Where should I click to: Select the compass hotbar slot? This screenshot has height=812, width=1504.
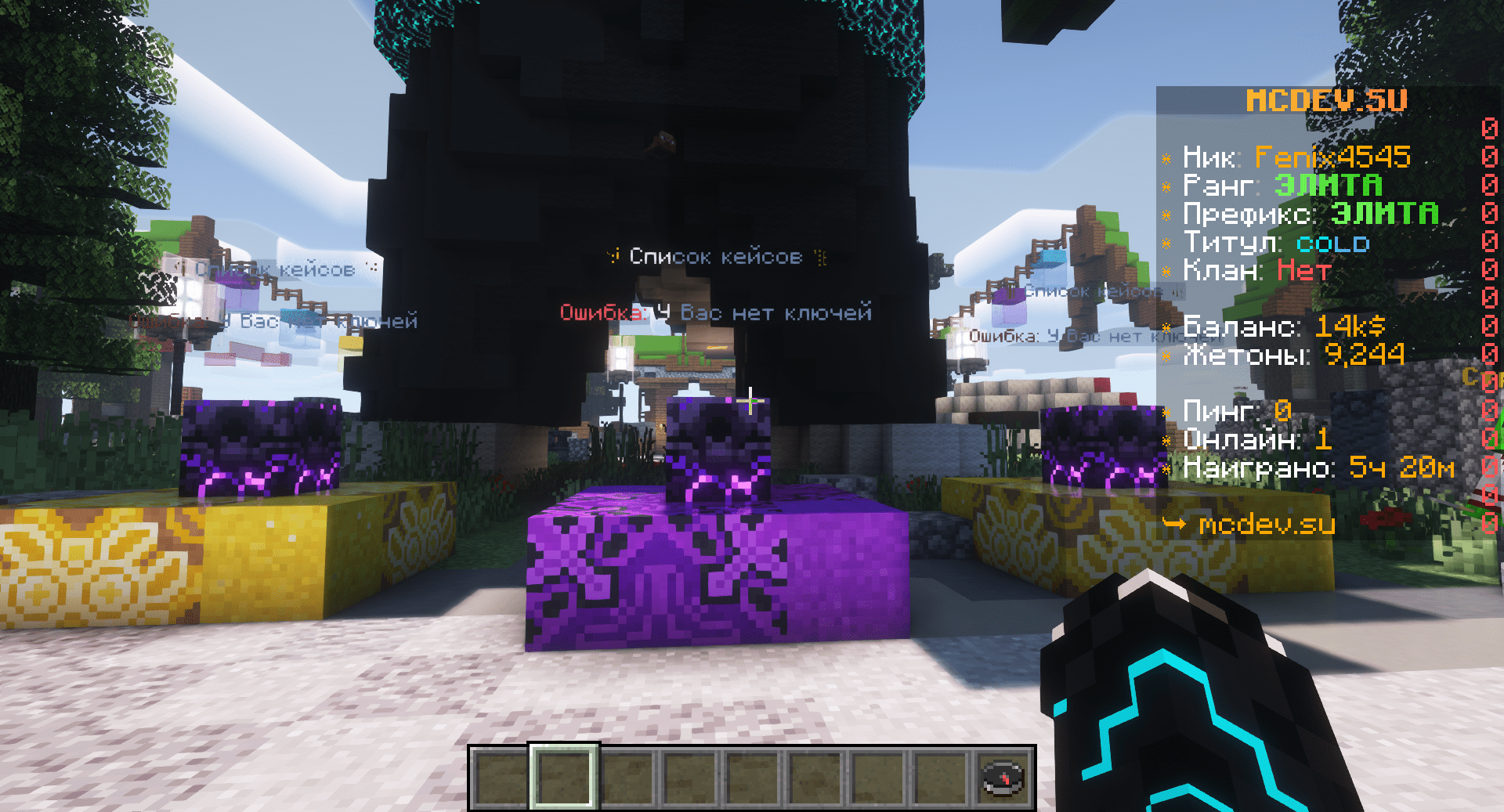click(x=1003, y=778)
